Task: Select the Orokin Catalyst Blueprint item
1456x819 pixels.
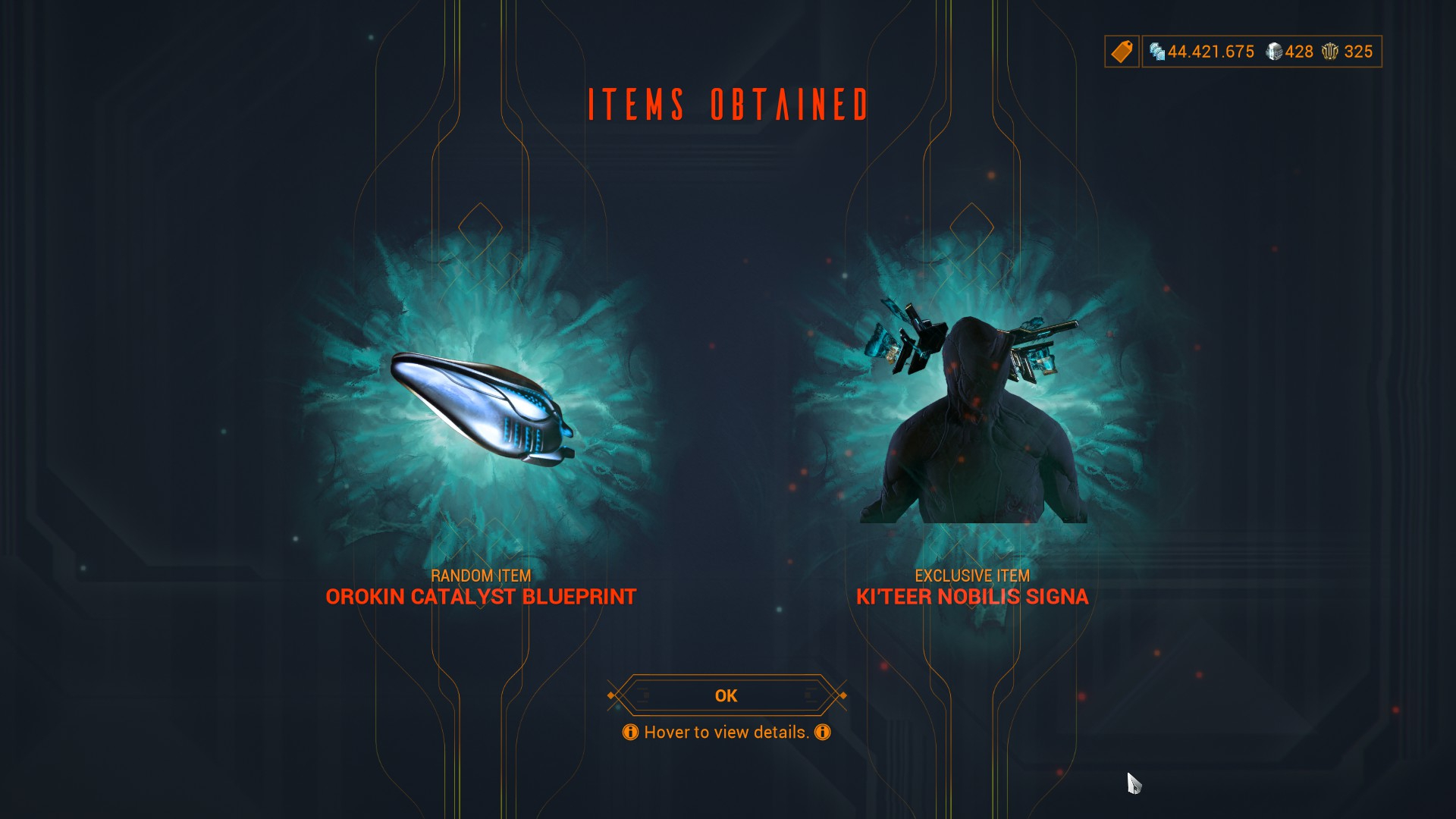Action: coord(481,409)
